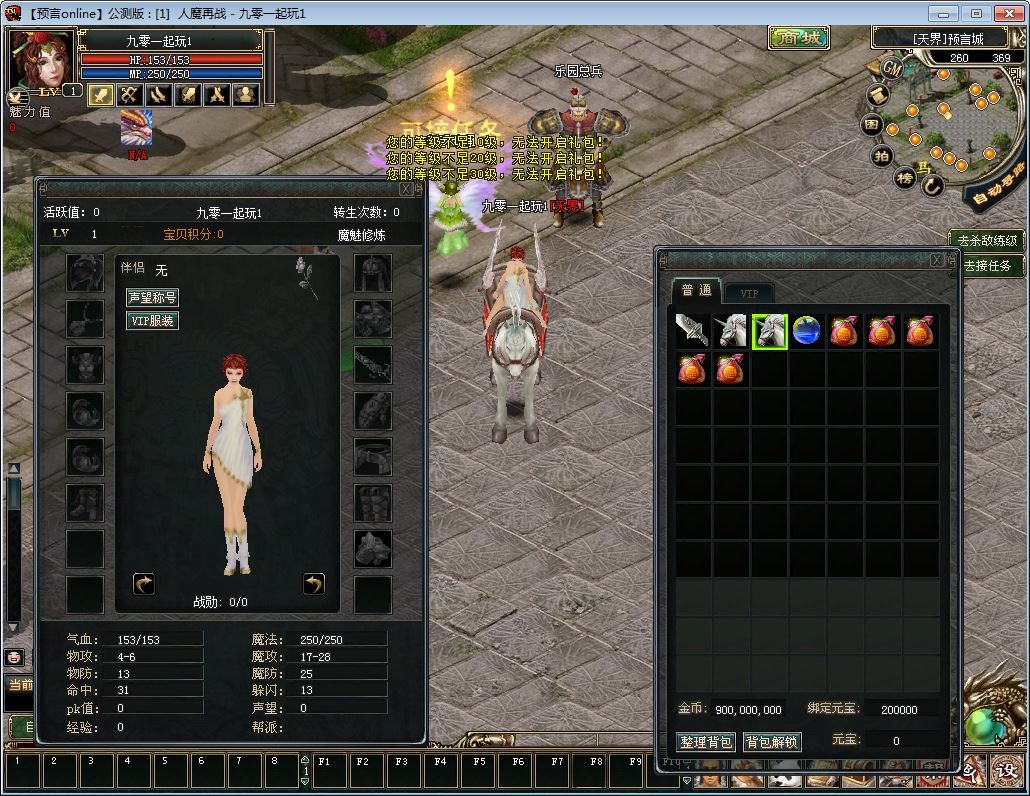1030x796 pixels.
Task: Click 整理背包 to sort the bag
Action: (x=706, y=742)
